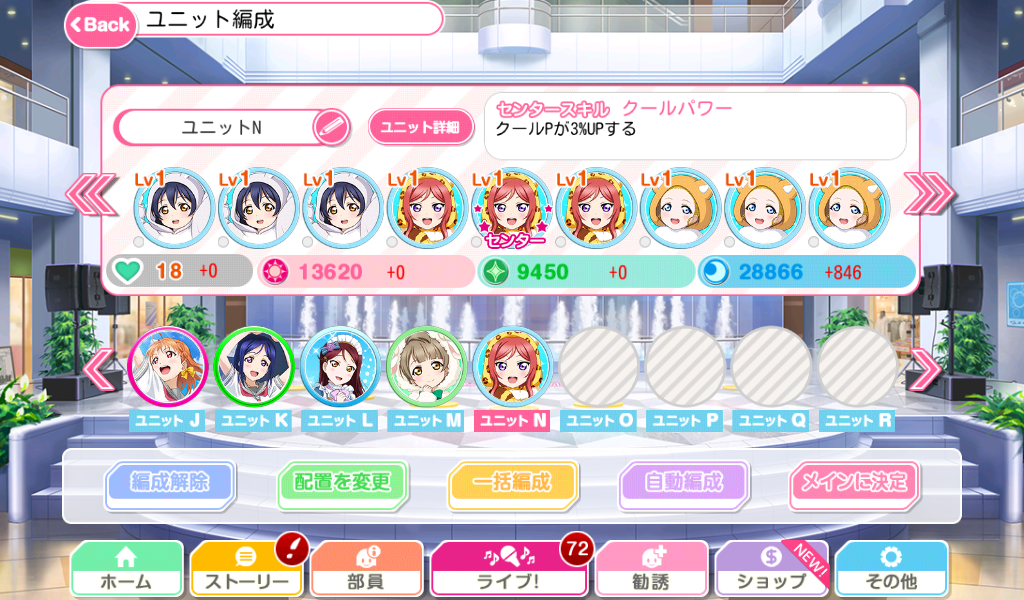Open the ホーム home menu
The height and width of the screenshot is (600, 1024).
point(126,569)
